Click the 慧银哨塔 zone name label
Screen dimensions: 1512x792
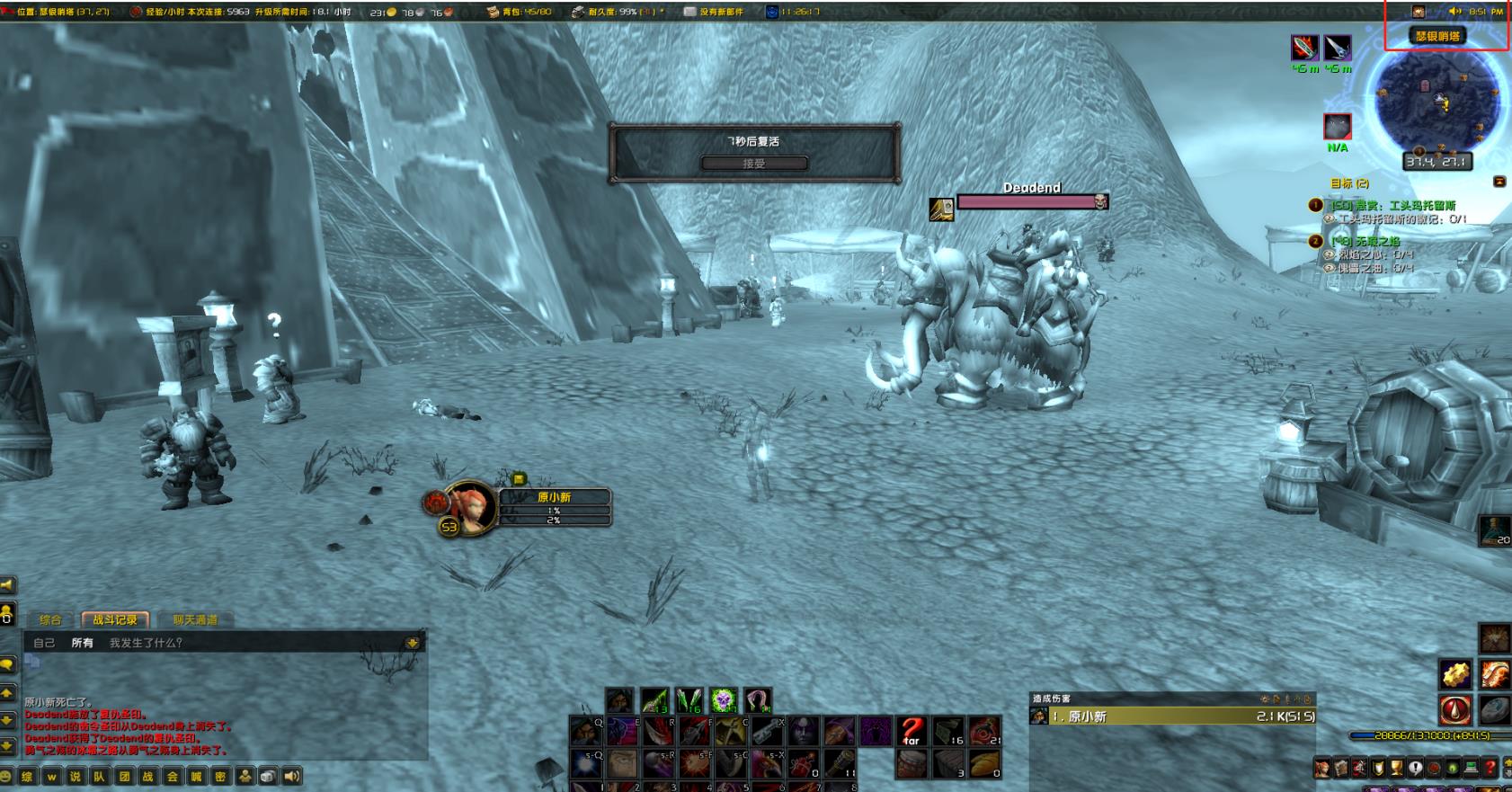tap(1437, 36)
